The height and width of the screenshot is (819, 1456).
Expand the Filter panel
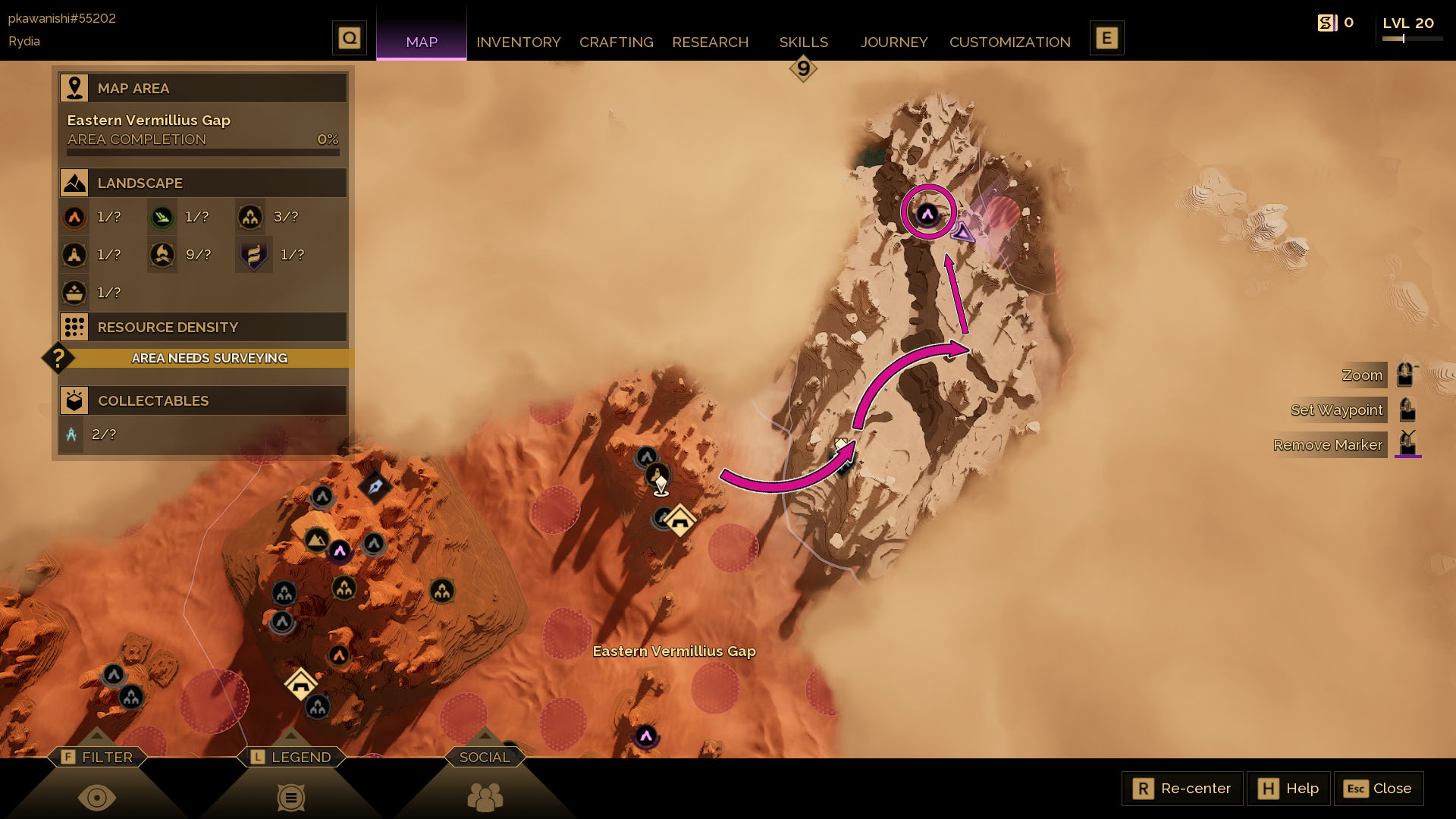[98, 757]
